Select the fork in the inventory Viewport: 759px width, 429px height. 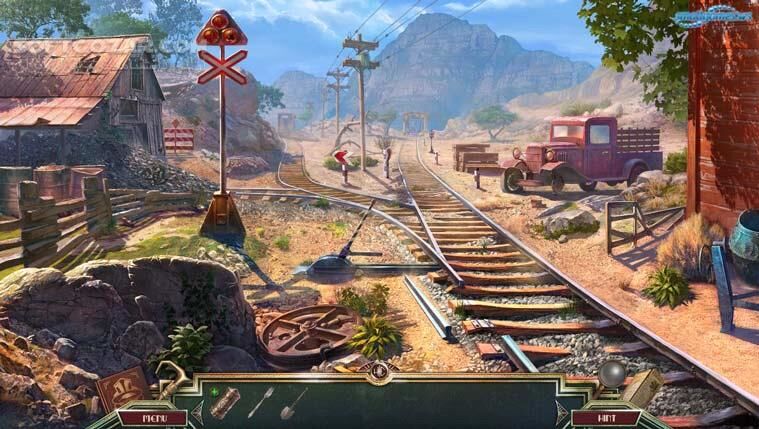tap(260, 401)
